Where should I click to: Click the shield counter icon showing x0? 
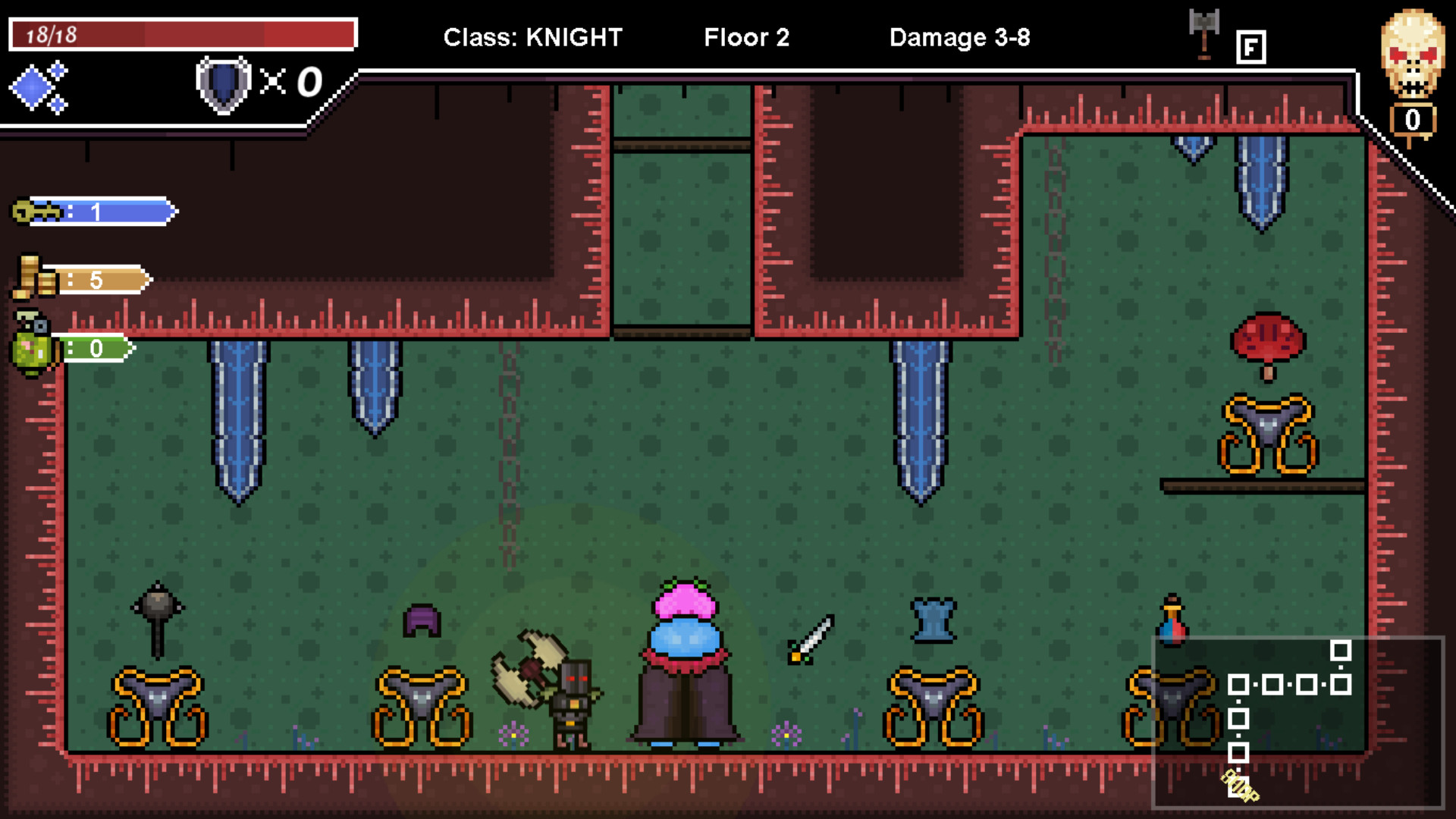(224, 83)
